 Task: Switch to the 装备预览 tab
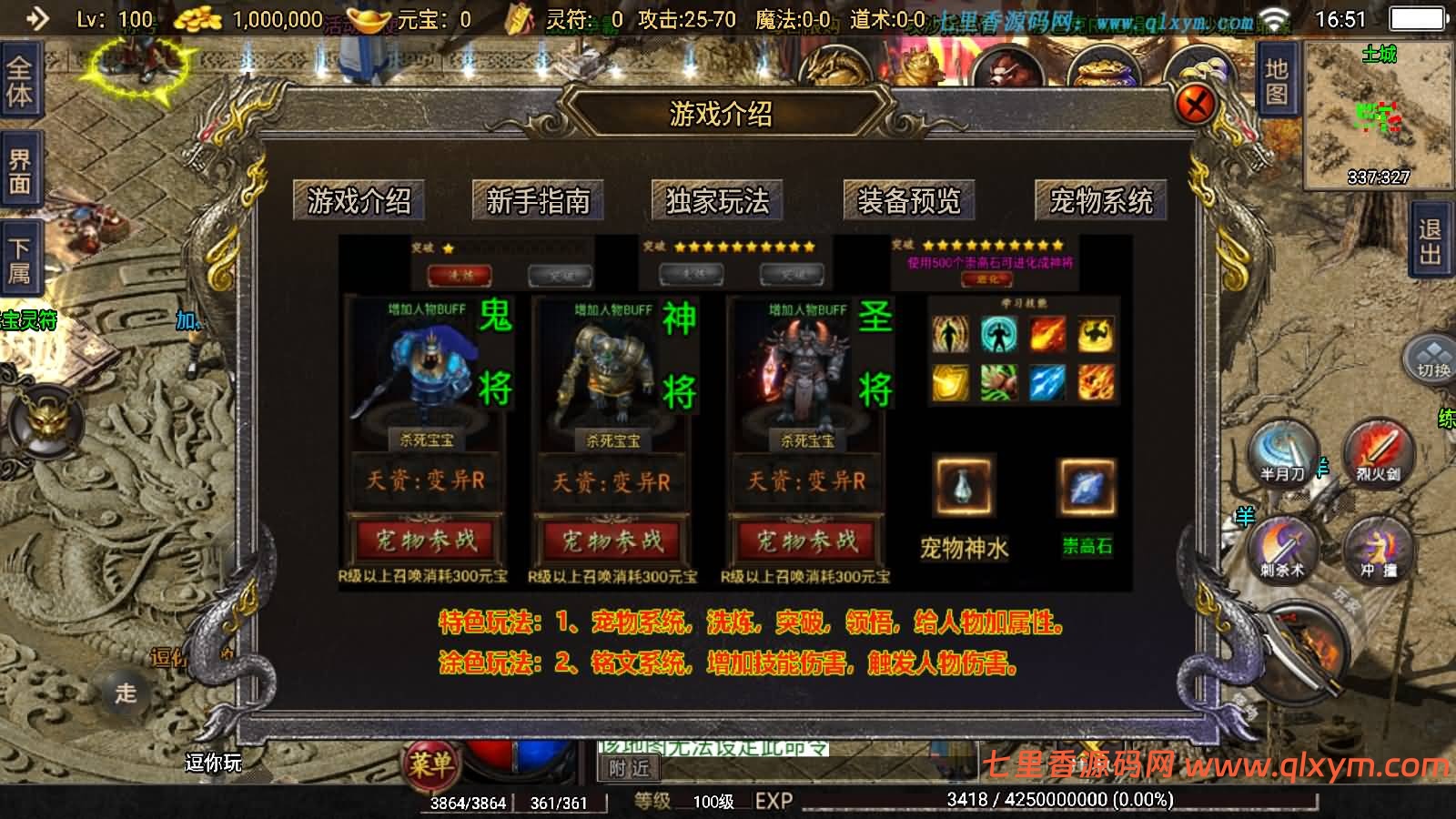(908, 201)
